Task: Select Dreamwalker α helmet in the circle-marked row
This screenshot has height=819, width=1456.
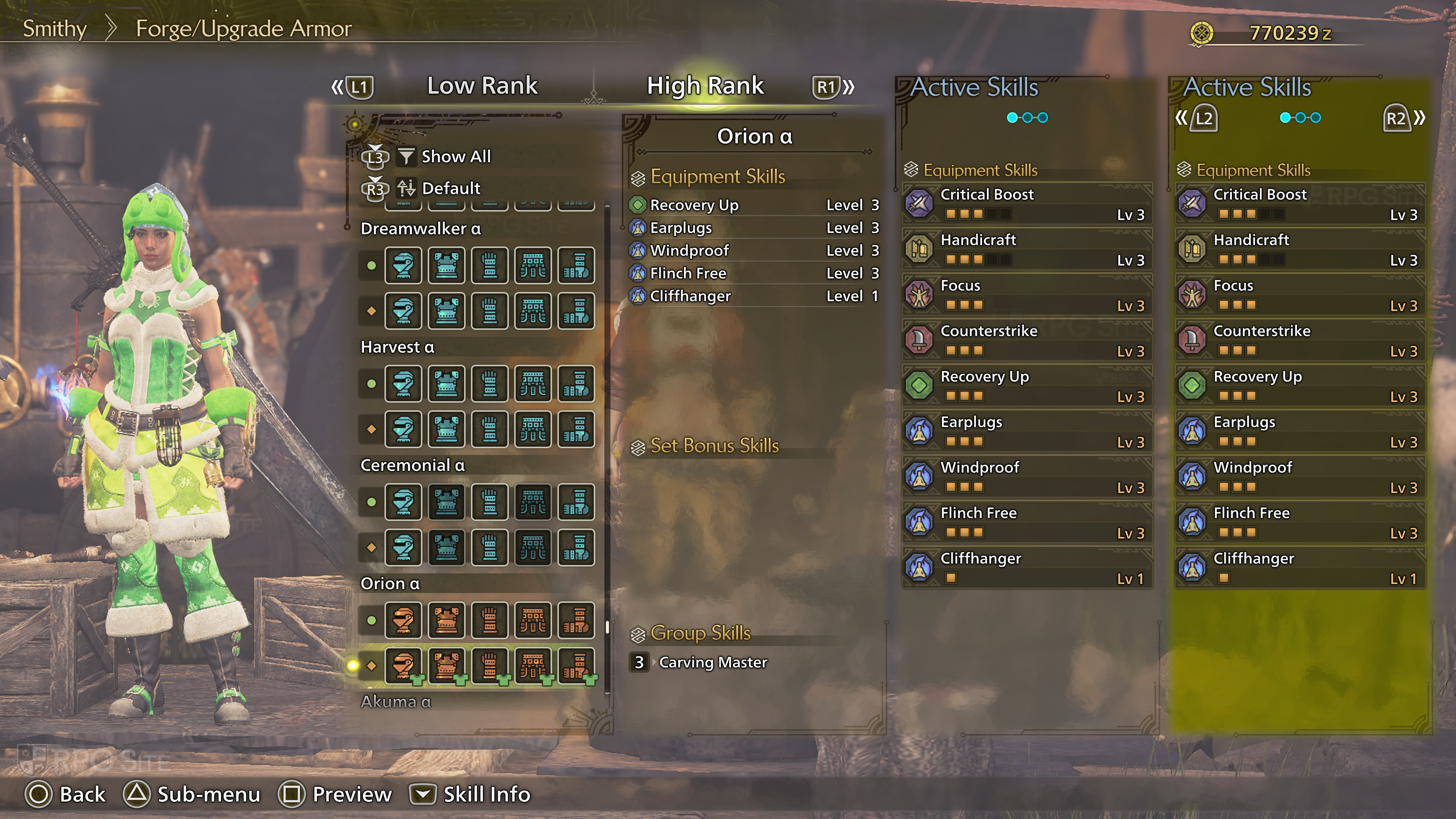Action: pyautogui.click(x=403, y=265)
